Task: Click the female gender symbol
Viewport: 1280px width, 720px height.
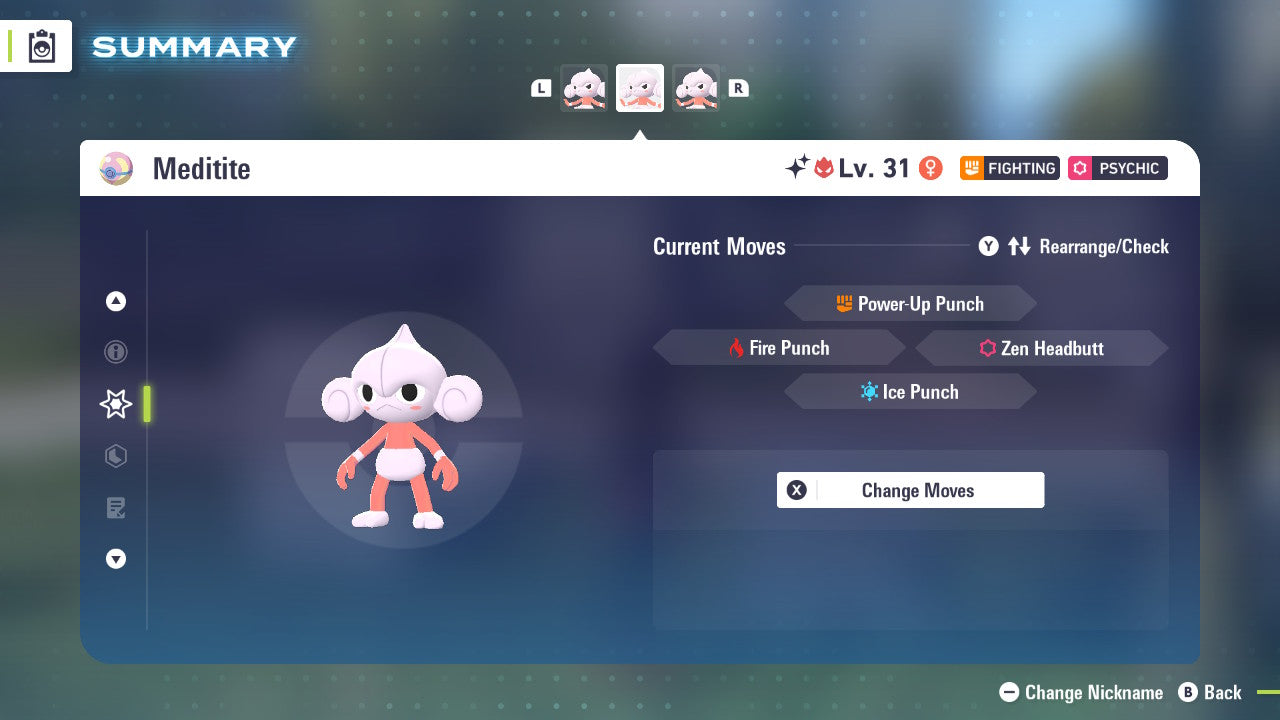Action: [931, 168]
